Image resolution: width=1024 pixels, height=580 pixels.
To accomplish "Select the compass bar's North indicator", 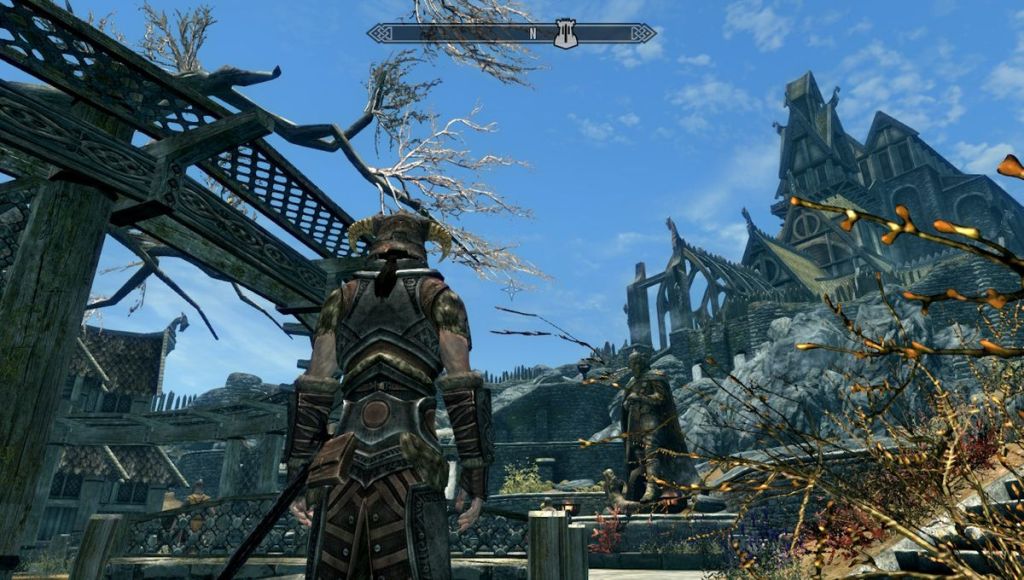I will [x=533, y=33].
